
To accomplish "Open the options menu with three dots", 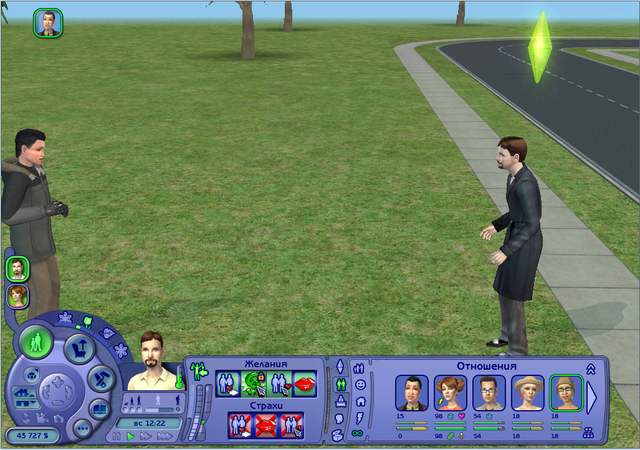I will click(82, 427).
